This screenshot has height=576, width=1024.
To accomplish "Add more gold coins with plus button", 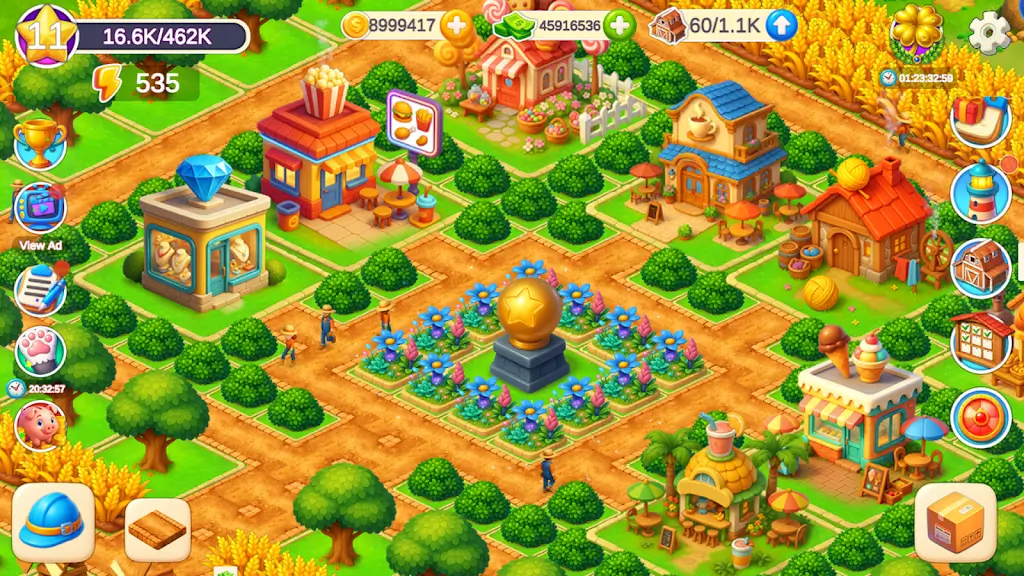I will (456, 26).
